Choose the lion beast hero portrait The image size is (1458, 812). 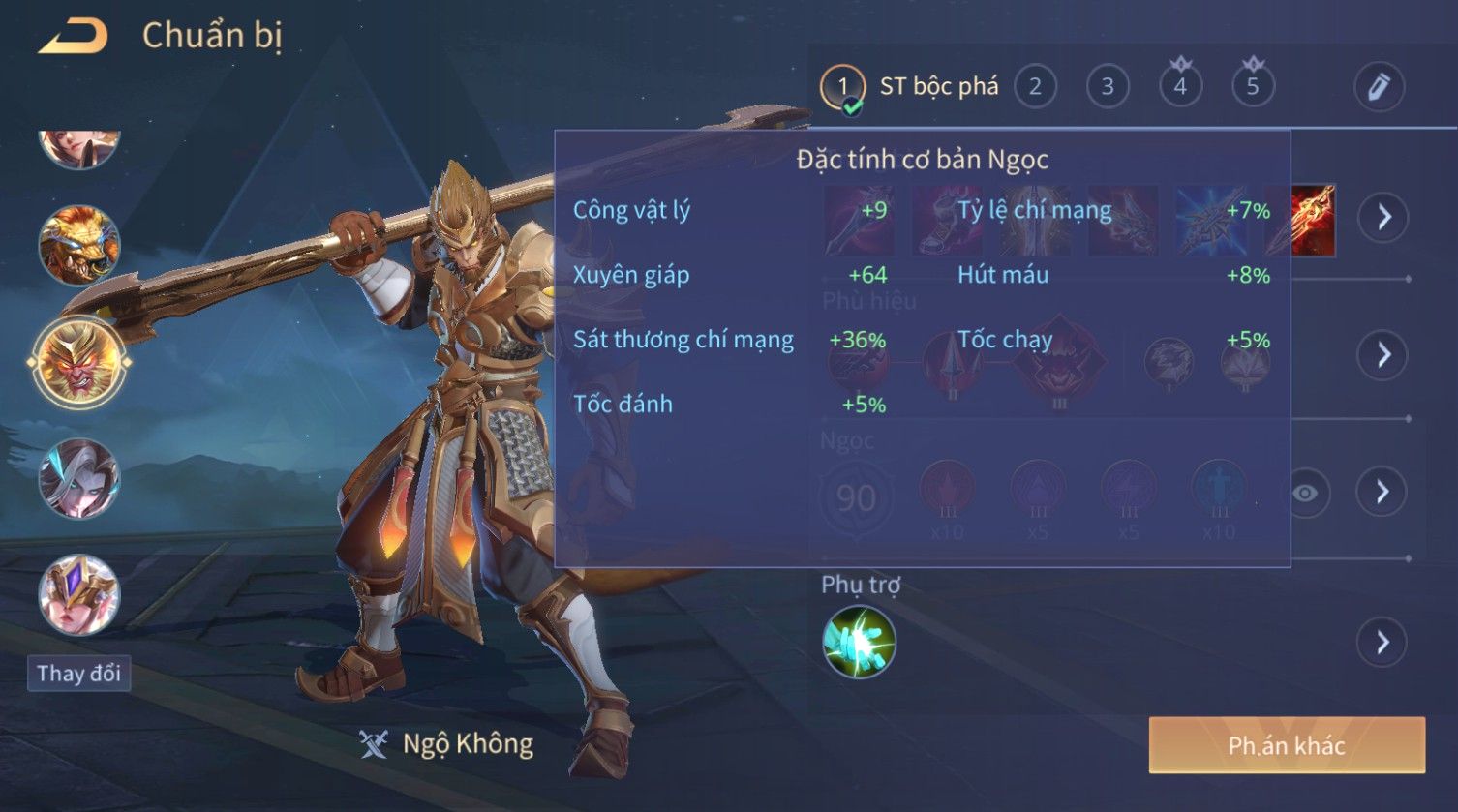78,245
